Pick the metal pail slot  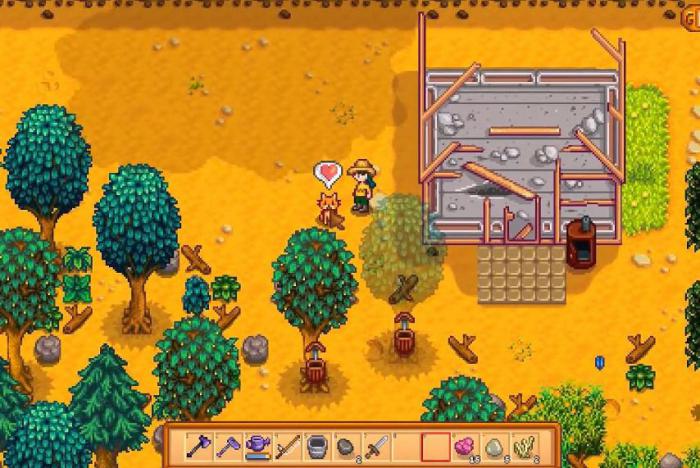(x=316, y=445)
